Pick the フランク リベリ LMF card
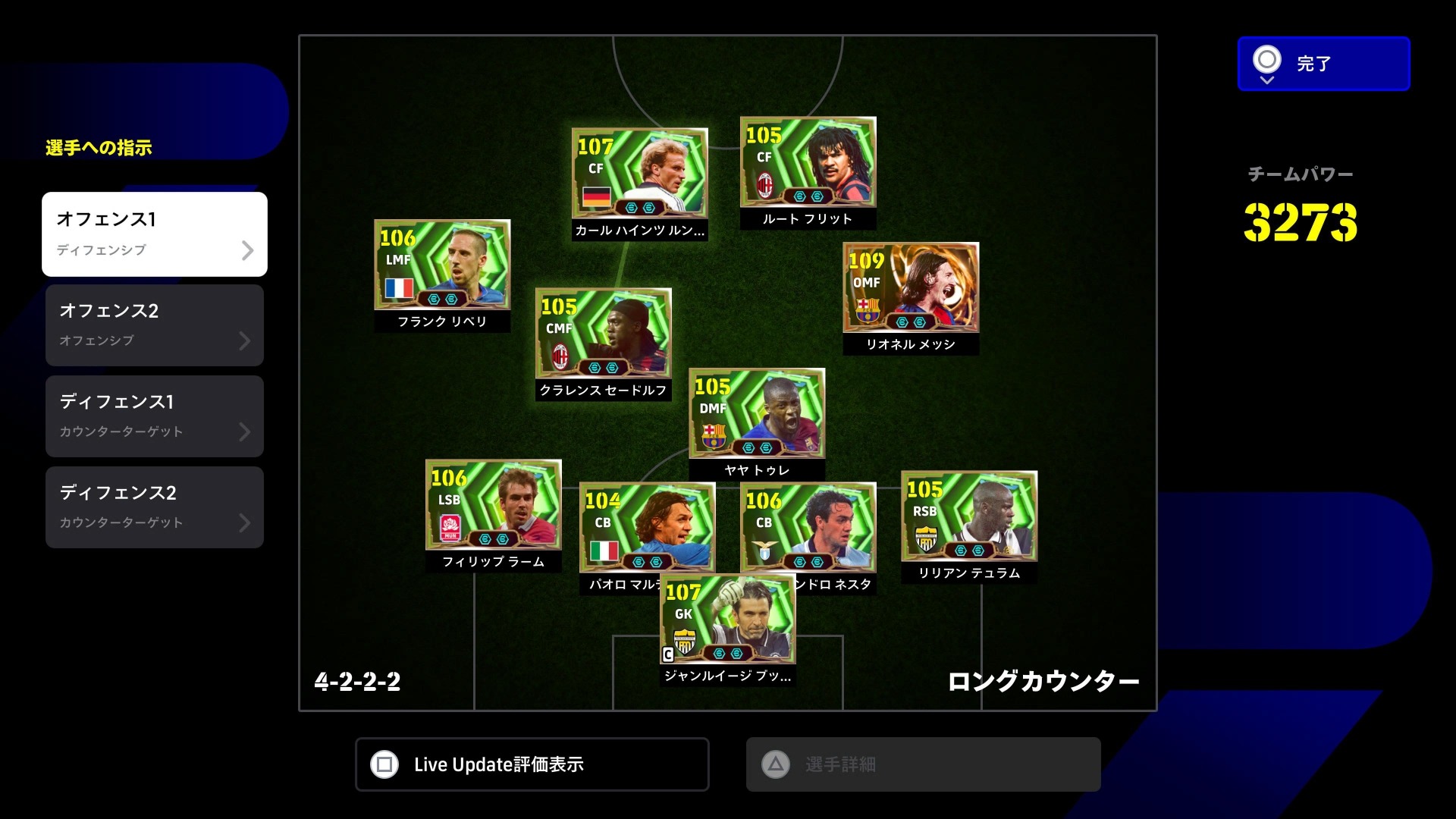Screen dimensions: 1456x819 point(442,265)
